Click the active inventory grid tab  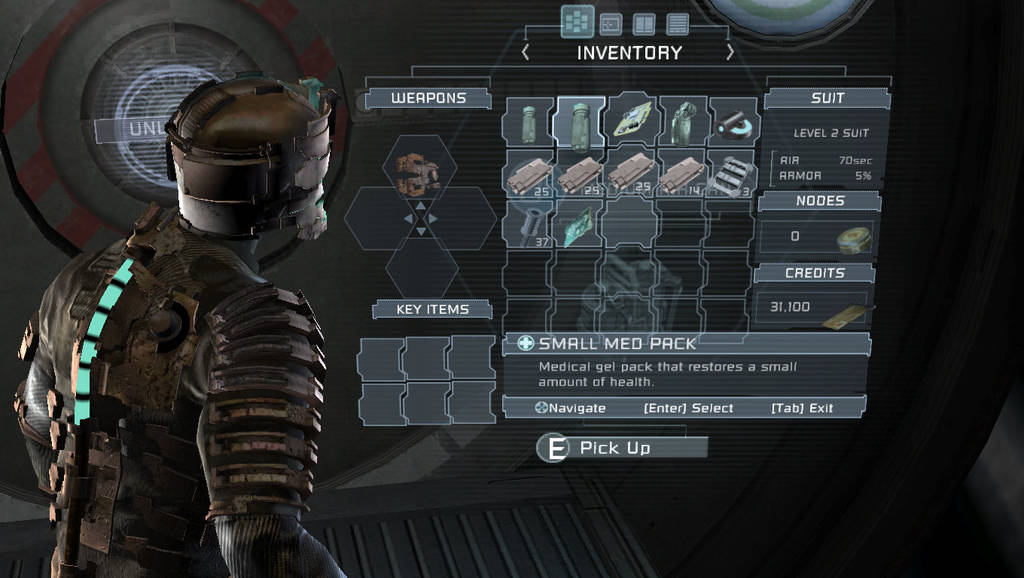tap(576, 21)
